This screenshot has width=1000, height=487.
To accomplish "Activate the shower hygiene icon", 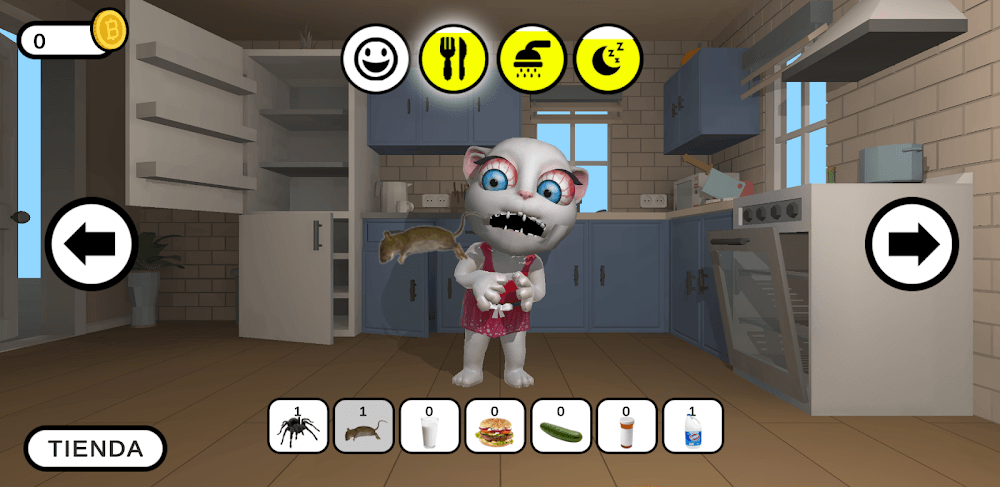I will pyautogui.click(x=531, y=59).
